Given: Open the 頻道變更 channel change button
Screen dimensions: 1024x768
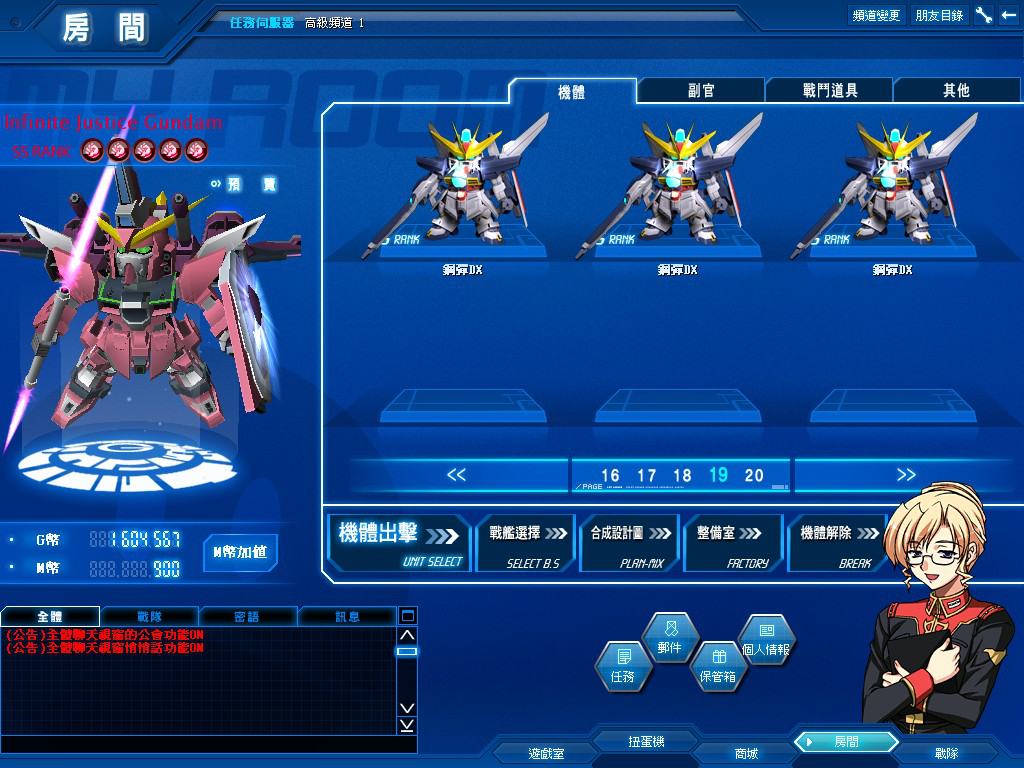Looking at the screenshot, I should (x=876, y=15).
